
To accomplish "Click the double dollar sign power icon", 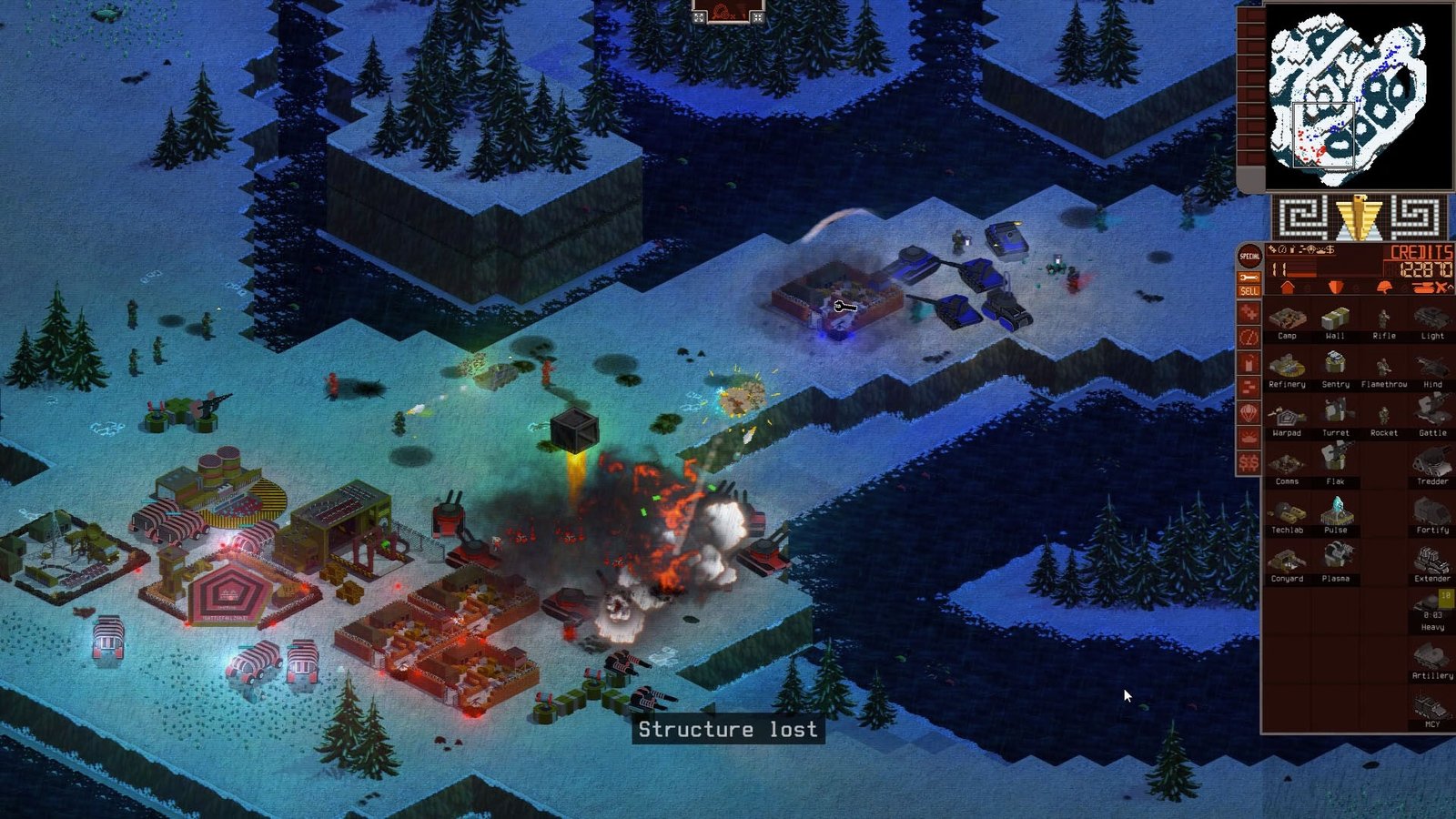I will pyautogui.click(x=1249, y=463).
